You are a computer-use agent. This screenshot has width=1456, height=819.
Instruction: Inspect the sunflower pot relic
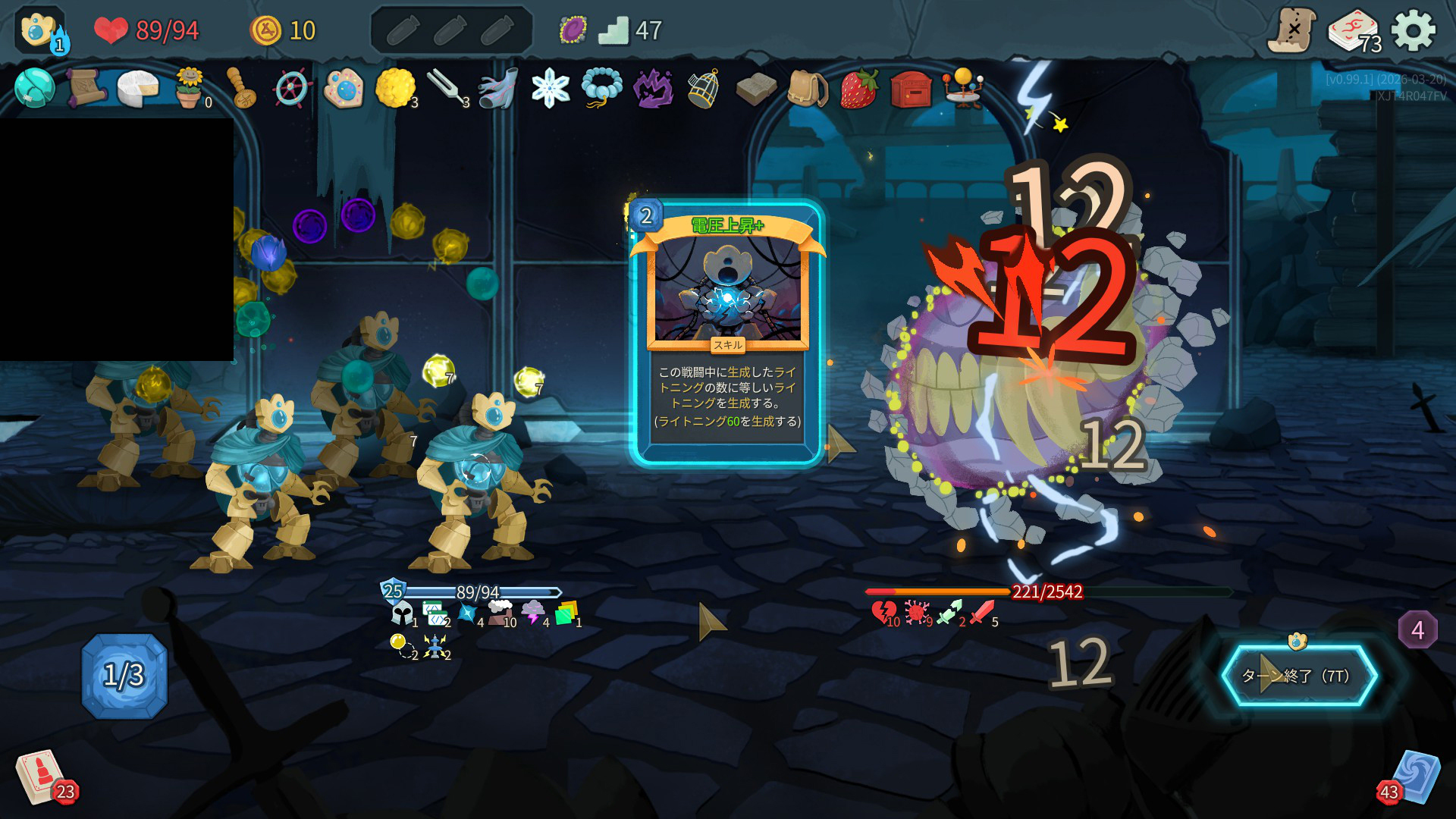pos(189,89)
